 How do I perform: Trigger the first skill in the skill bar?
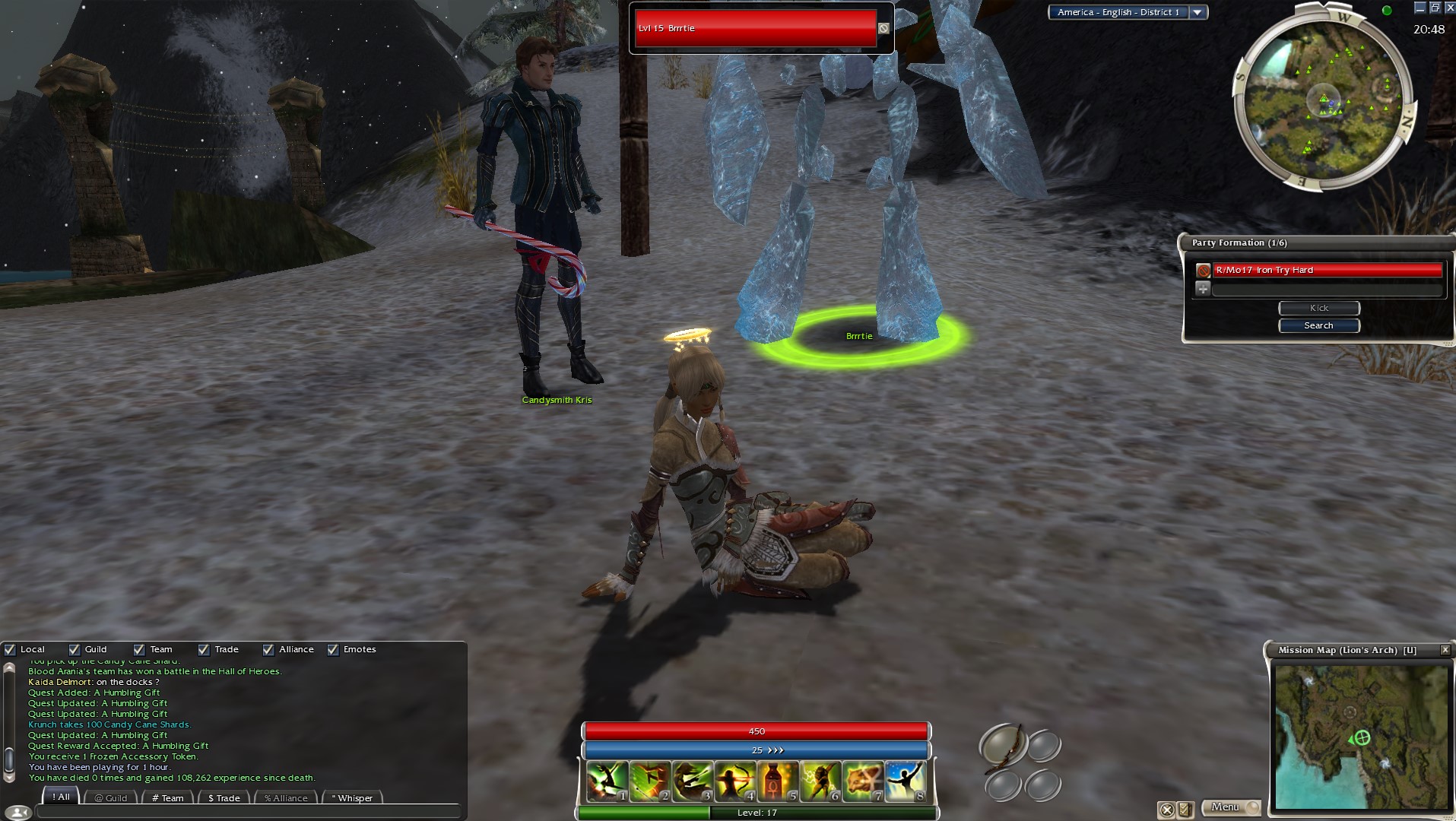607,781
